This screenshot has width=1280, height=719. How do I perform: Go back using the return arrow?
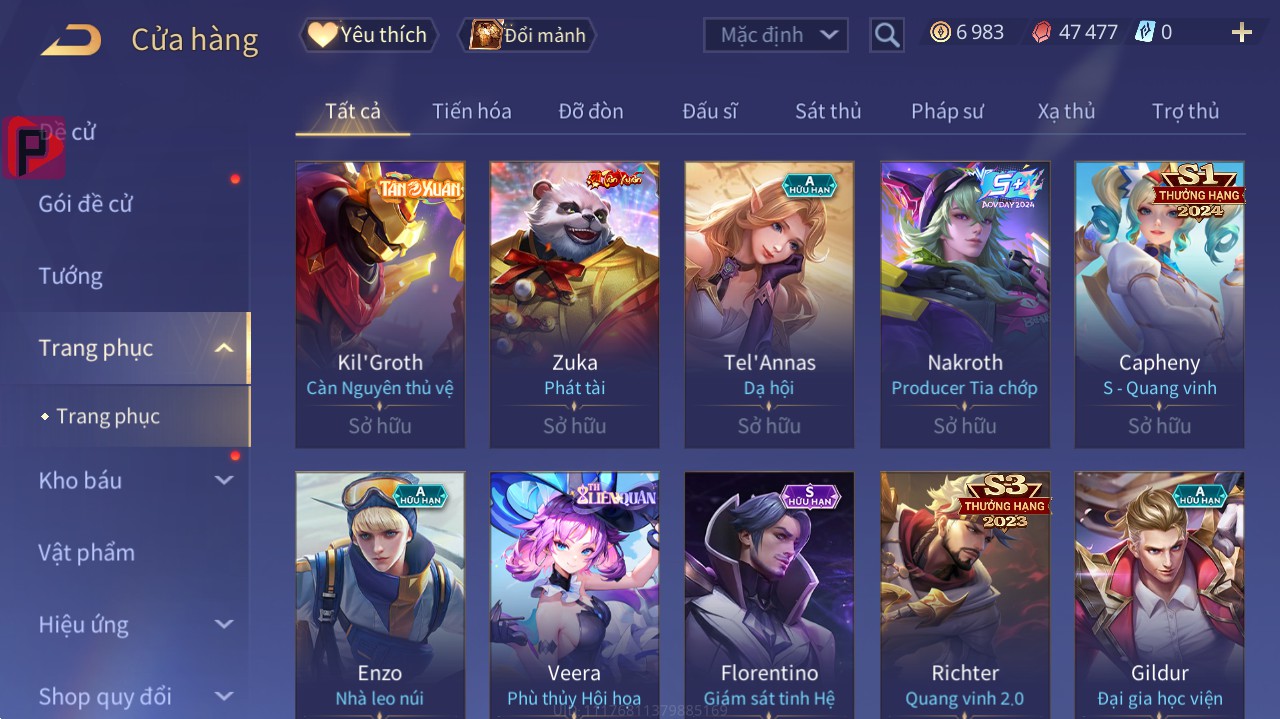coord(71,40)
